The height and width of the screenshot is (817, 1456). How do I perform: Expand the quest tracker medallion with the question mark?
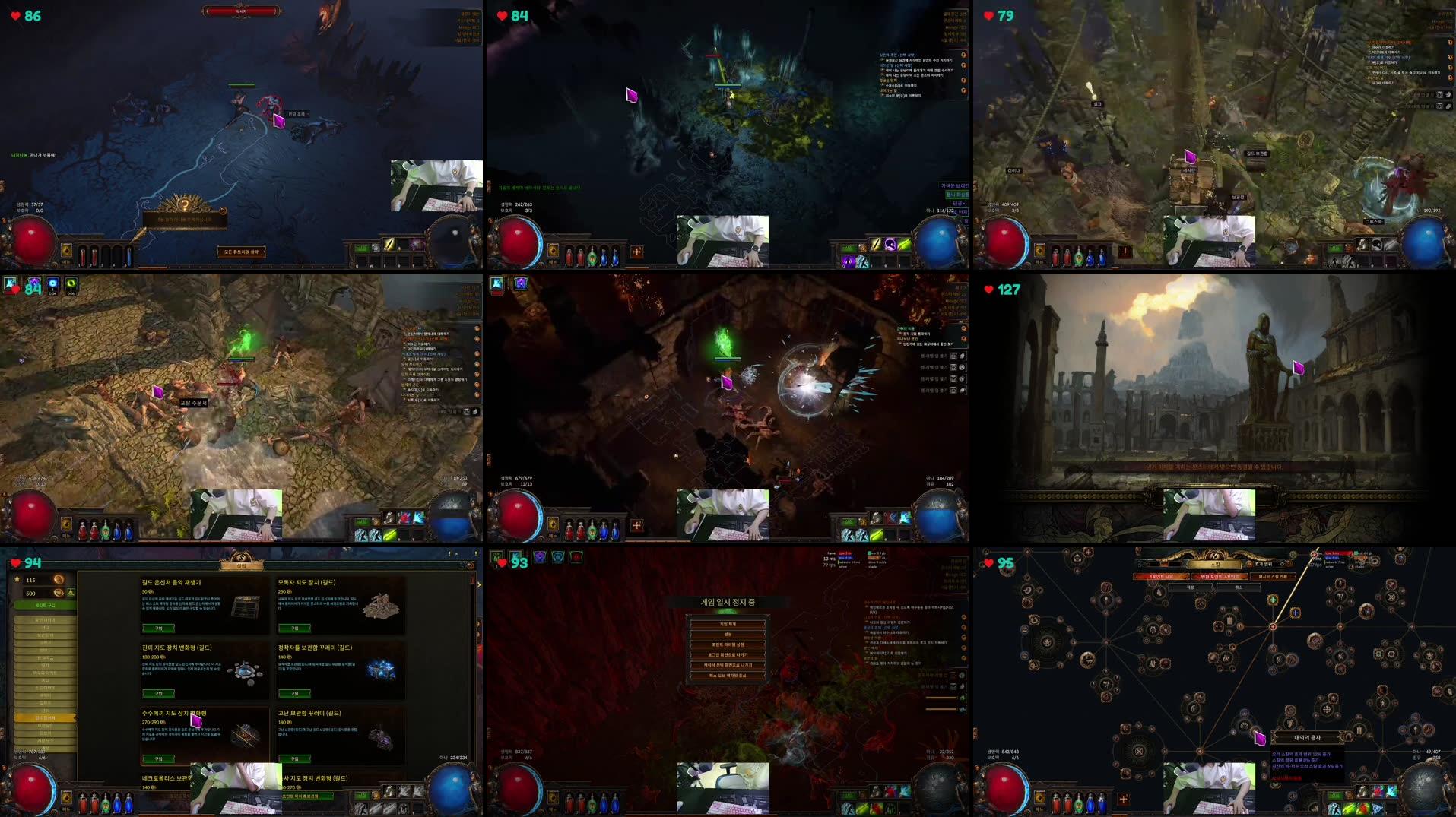(186, 204)
